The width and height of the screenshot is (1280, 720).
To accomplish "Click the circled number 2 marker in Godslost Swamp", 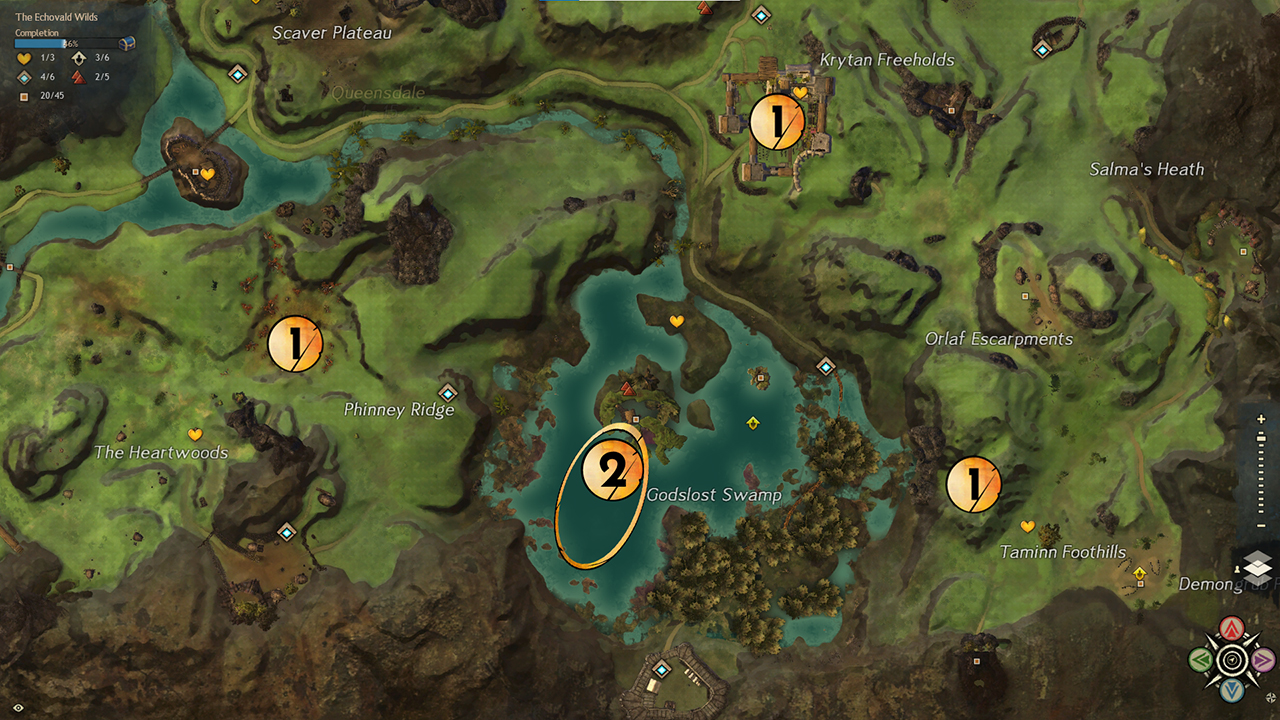I will tap(613, 470).
